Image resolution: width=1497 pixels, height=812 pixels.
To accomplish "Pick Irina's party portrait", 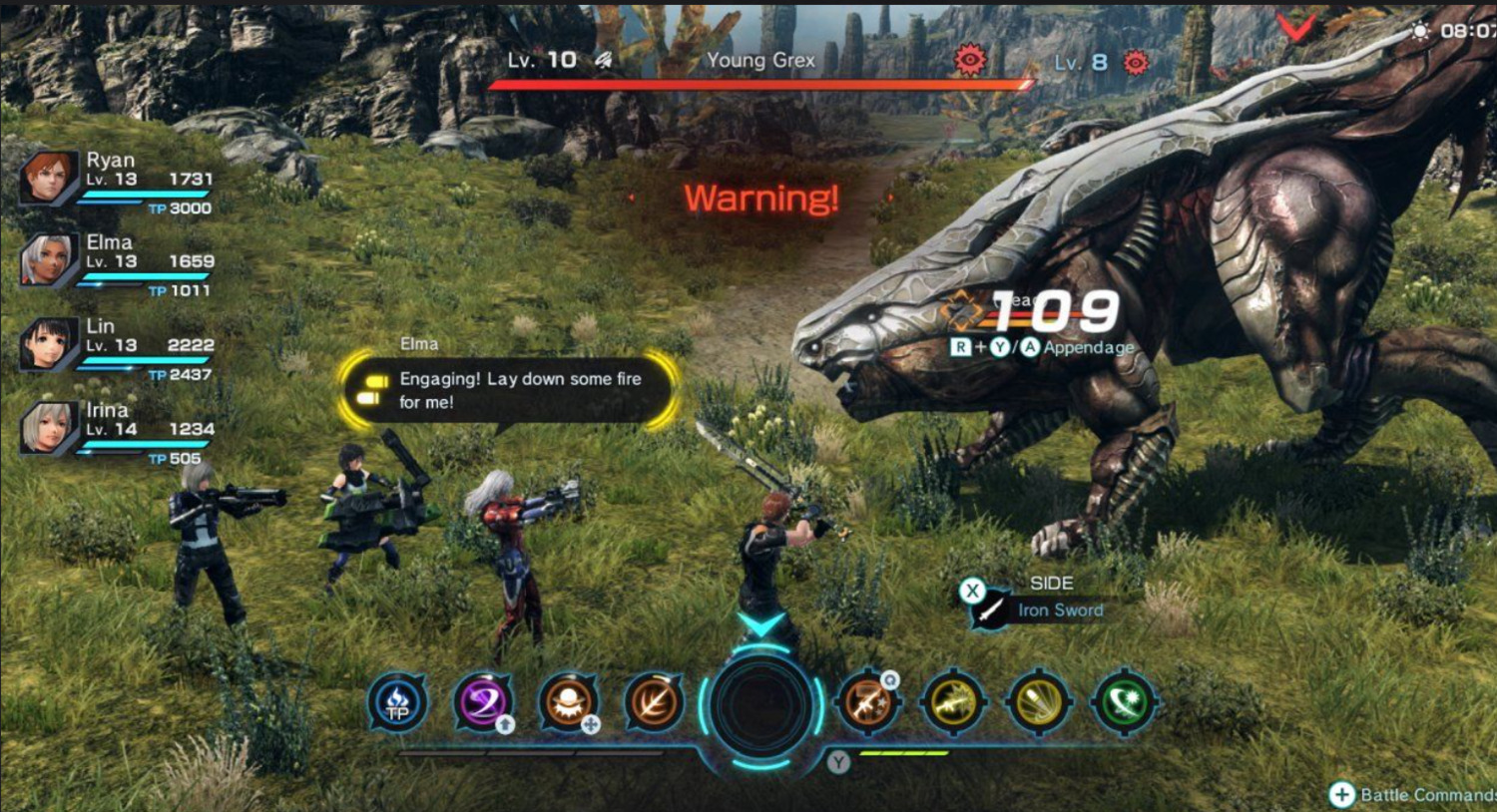I will coord(48,429).
